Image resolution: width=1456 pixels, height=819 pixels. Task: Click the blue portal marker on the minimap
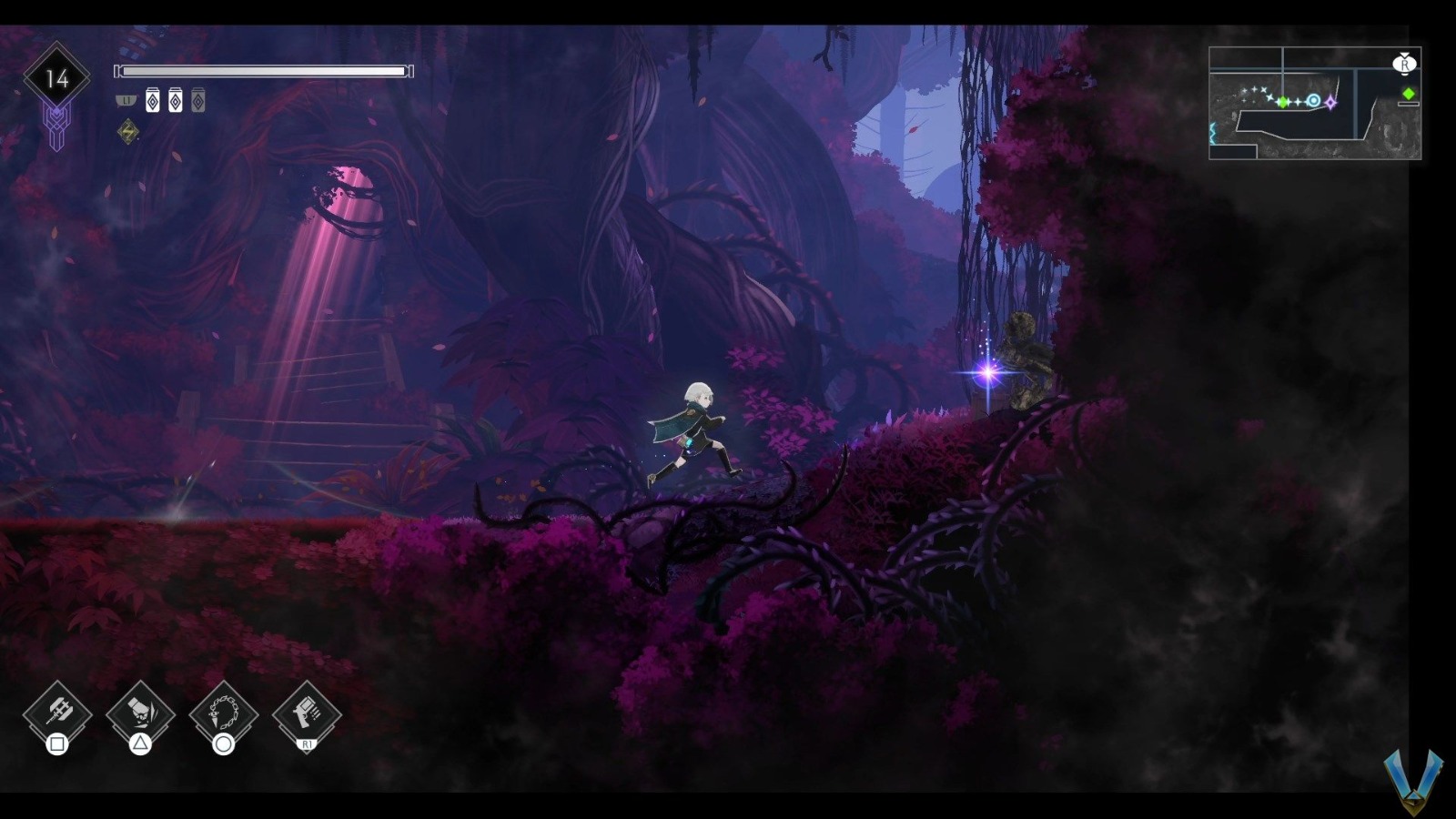pyautogui.click(x=1211, y=132)
